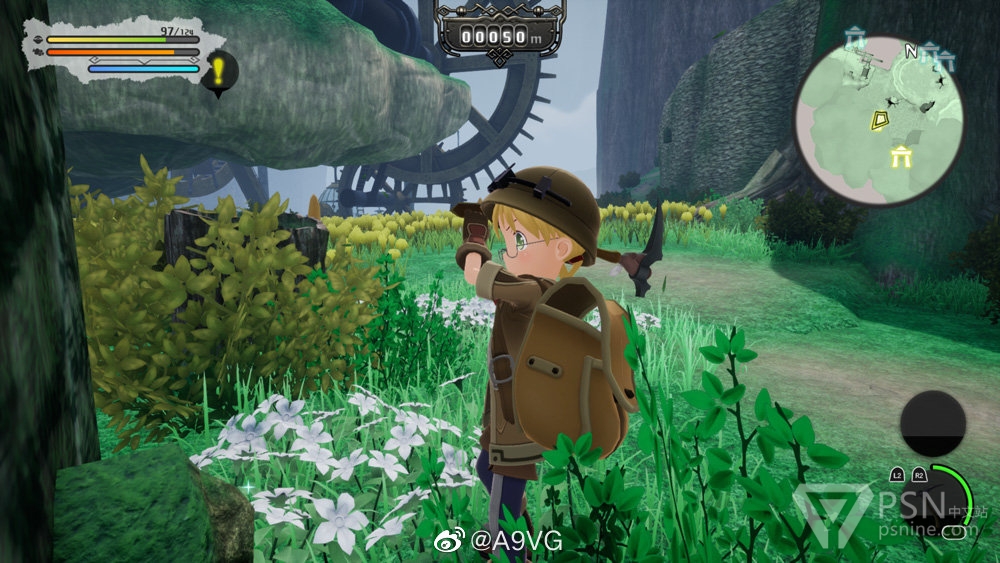Open the circular minimap
The width and height of the screenshot is (1000, 563).
click(x=879, y=121)
